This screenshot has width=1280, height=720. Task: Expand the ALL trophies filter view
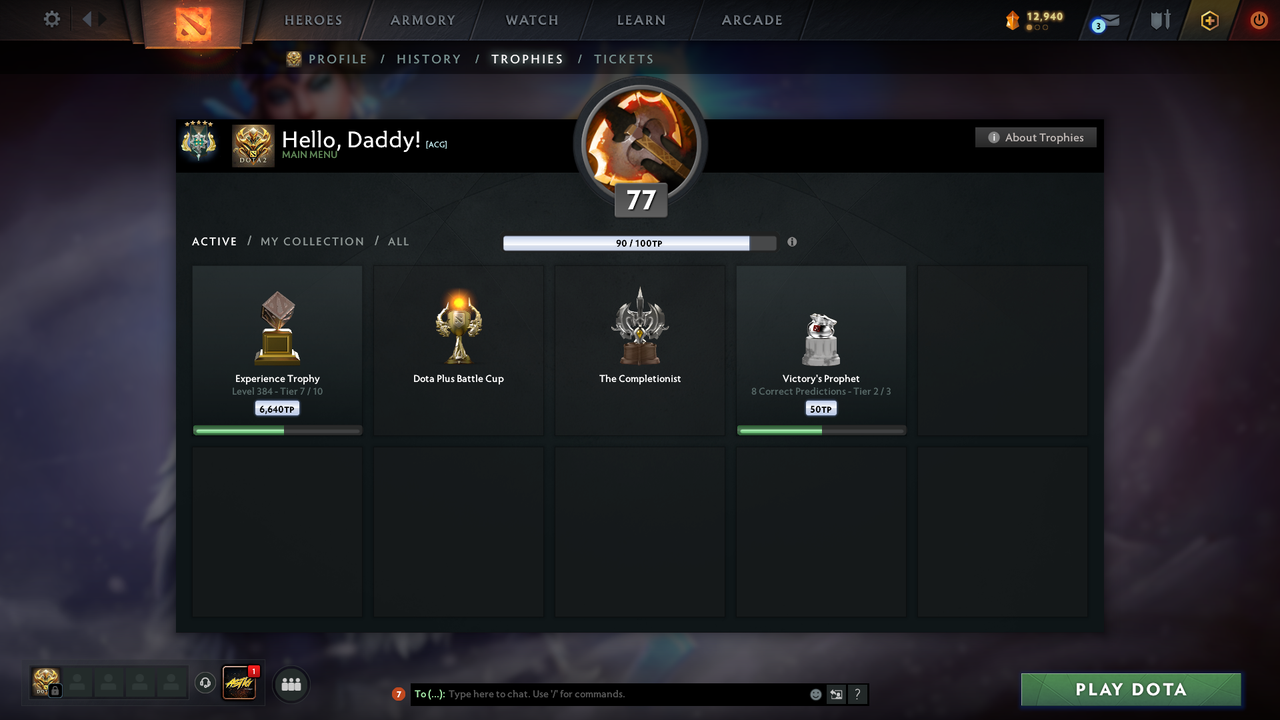pos(398,241)
